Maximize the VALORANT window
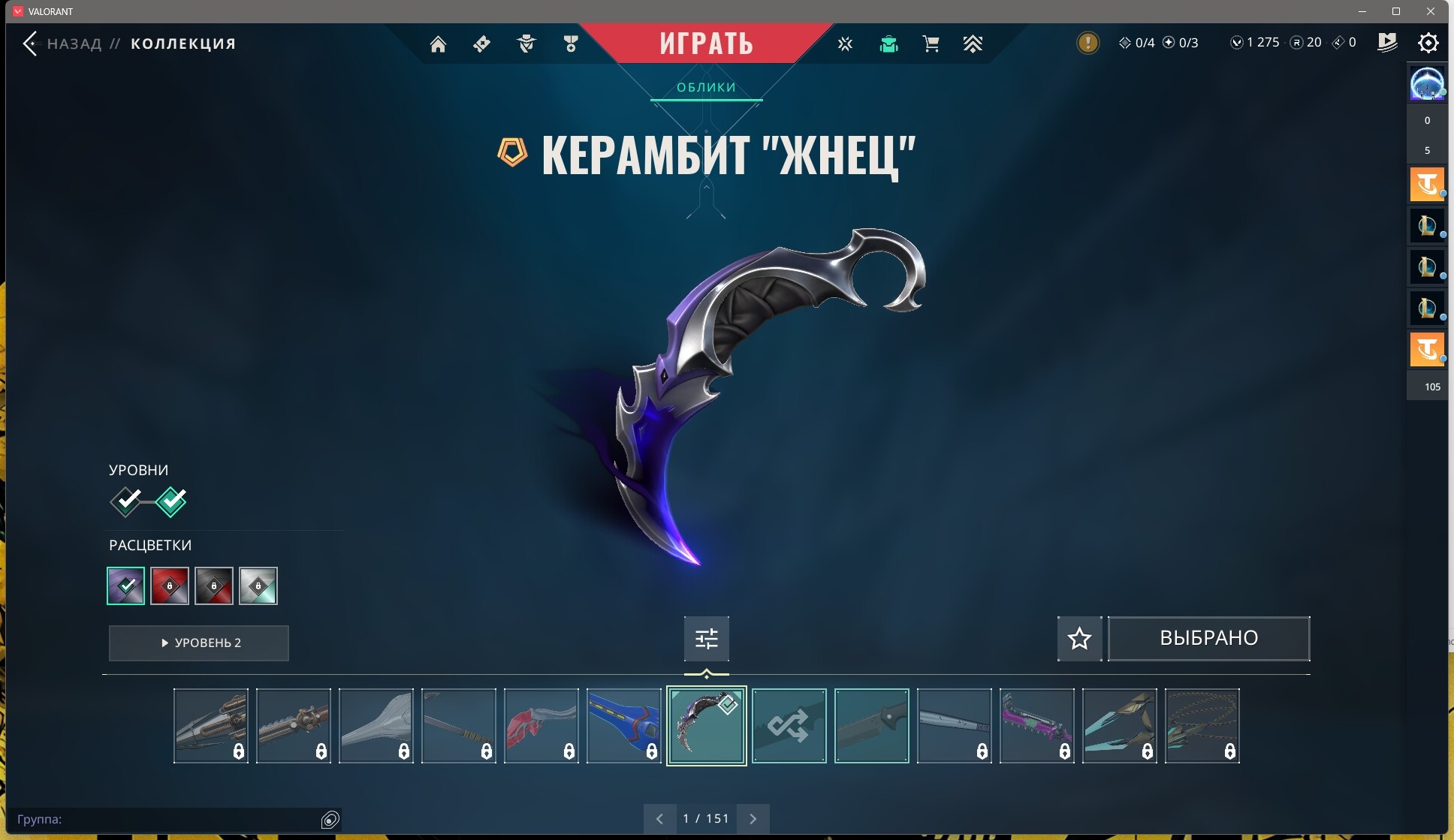The image size is (1454, 840). point(1396,11)
